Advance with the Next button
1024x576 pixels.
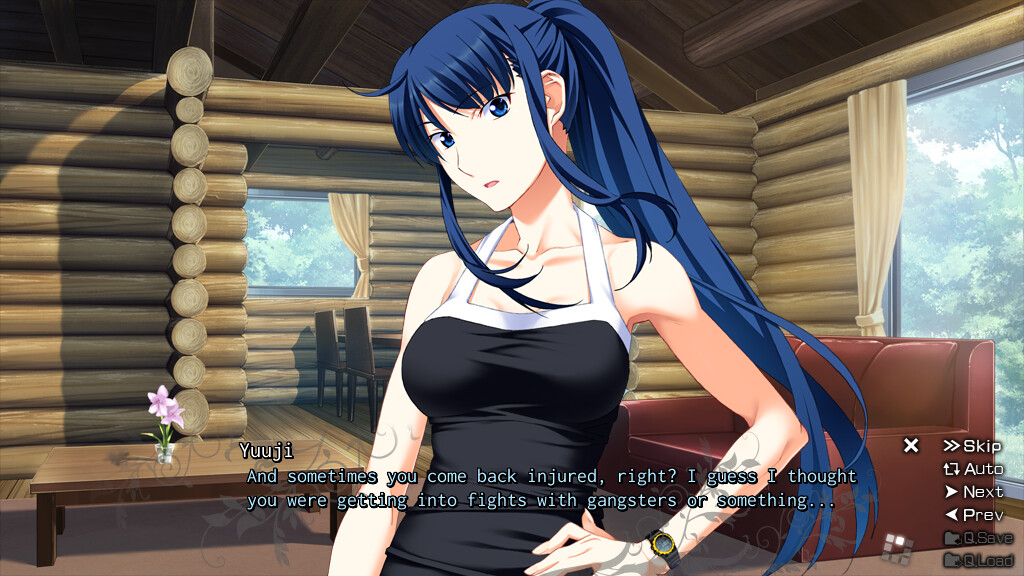[x=973, y=492]
